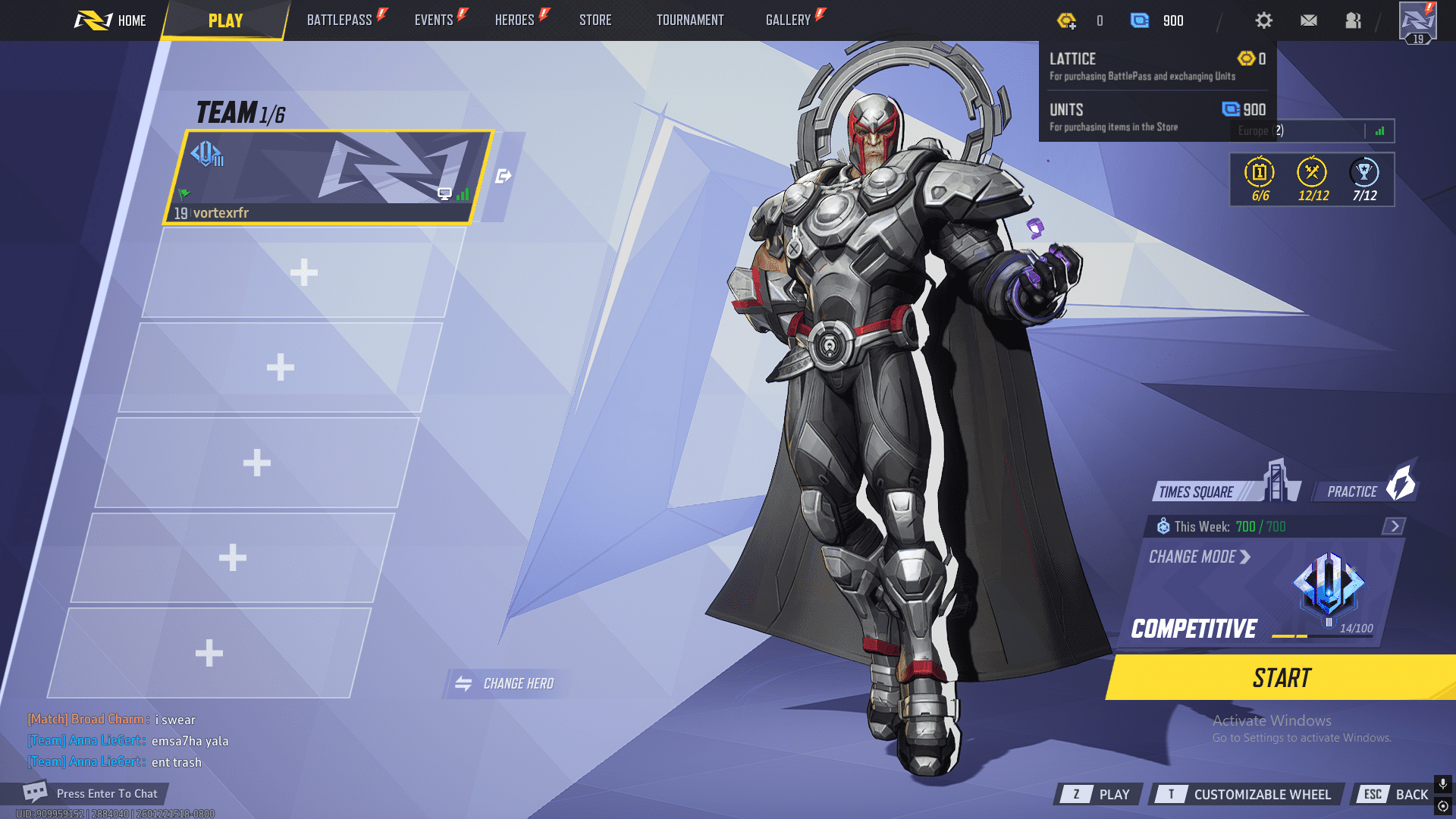Screen dimensions: 1456x819
Task: Open the Home tab
Action: click(x=111, y=20)
